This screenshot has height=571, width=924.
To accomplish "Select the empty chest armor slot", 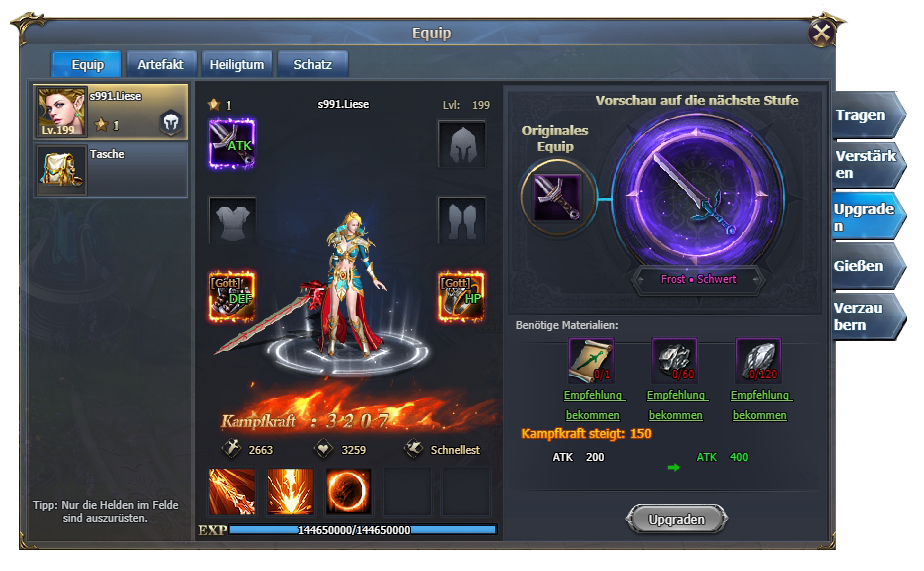I will (232, 220).
